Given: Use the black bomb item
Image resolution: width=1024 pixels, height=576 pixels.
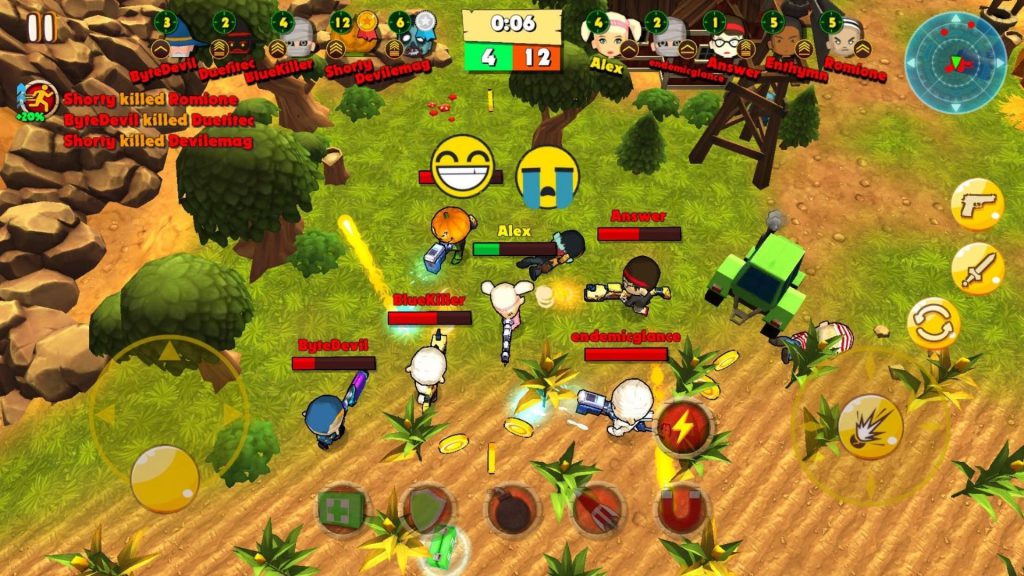Looking at the screenshot, I should [x=513, y=510].
